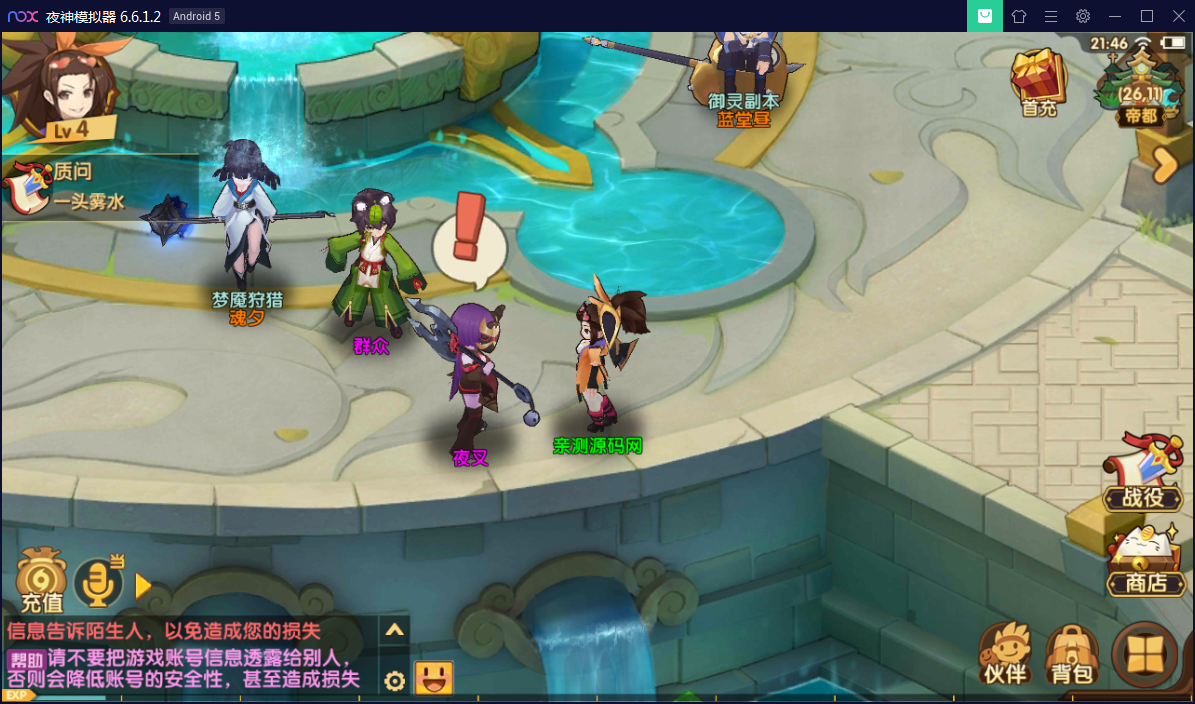
Task: Open the chat settings gear
Action: coord(395,681)
